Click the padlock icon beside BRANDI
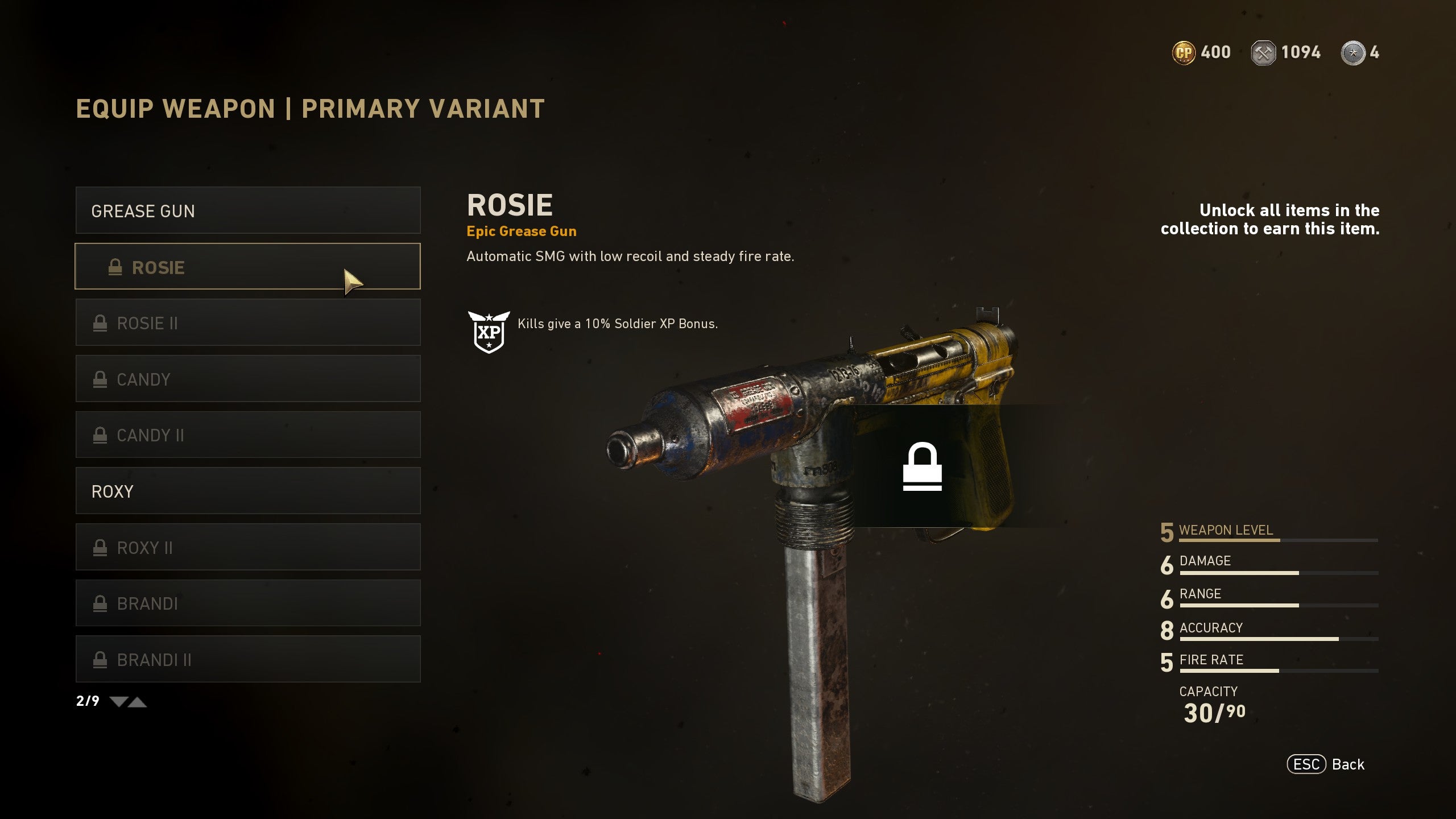Screen dimensions: 1456x819 click(x=100, y=603)
